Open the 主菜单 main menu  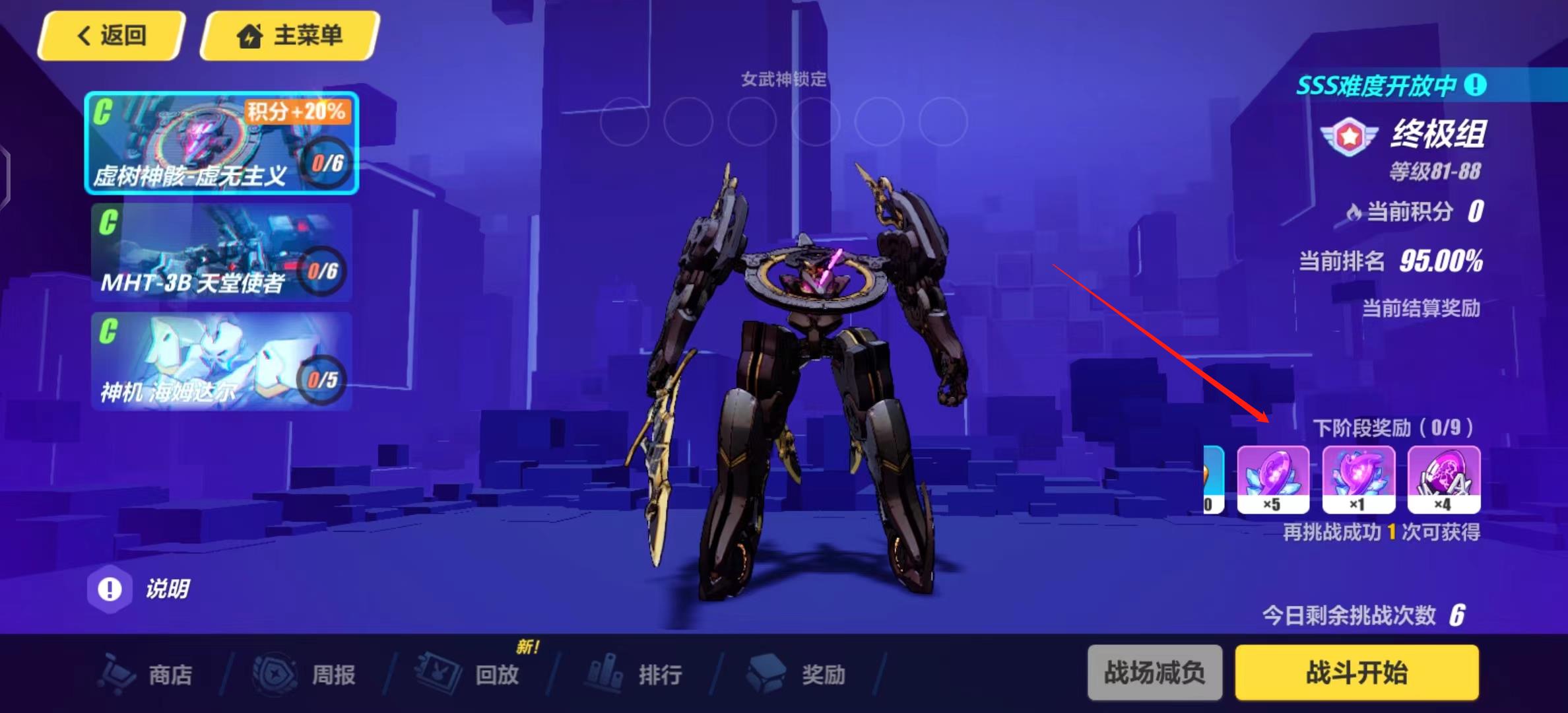pyautogui.click(x=290, y=36)
